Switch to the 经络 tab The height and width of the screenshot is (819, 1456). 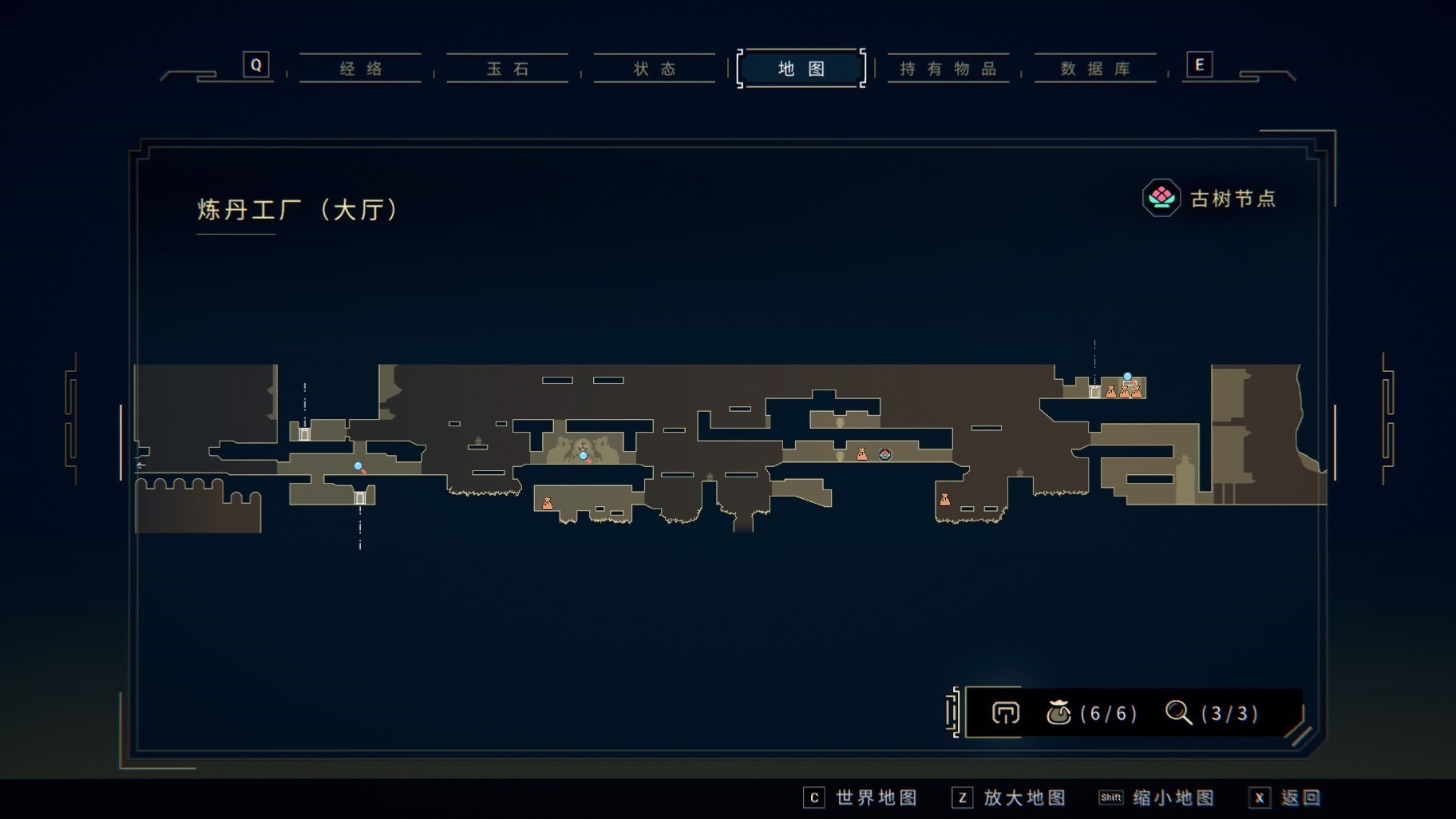pyautogui.click(x=361, y=69)
